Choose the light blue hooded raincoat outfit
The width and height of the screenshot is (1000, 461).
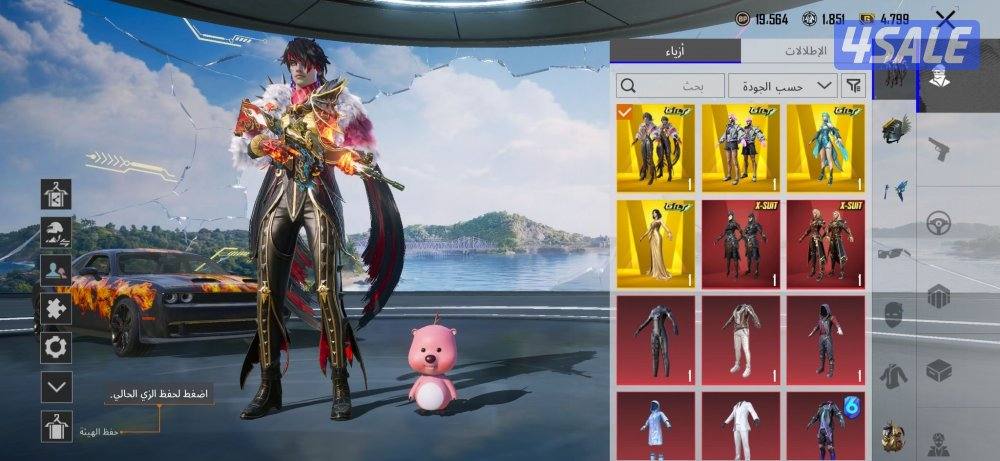point(655,423)
